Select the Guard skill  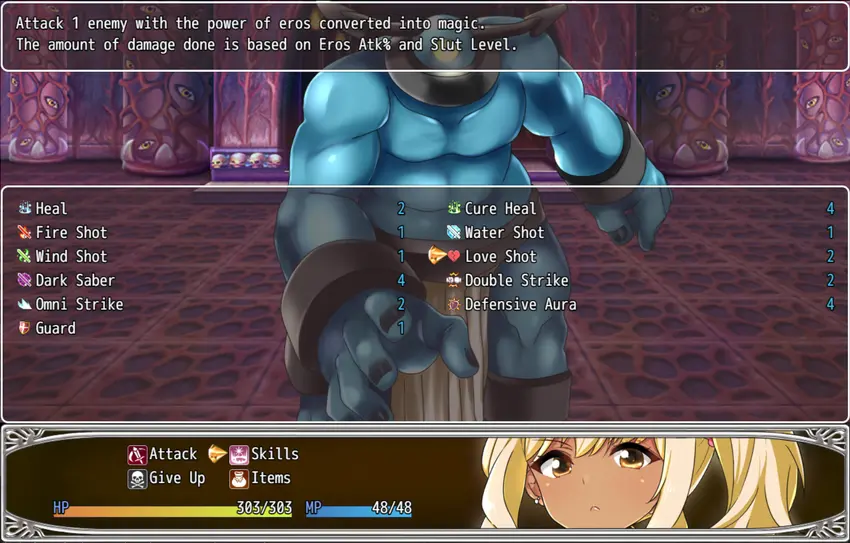pos(55,329)
